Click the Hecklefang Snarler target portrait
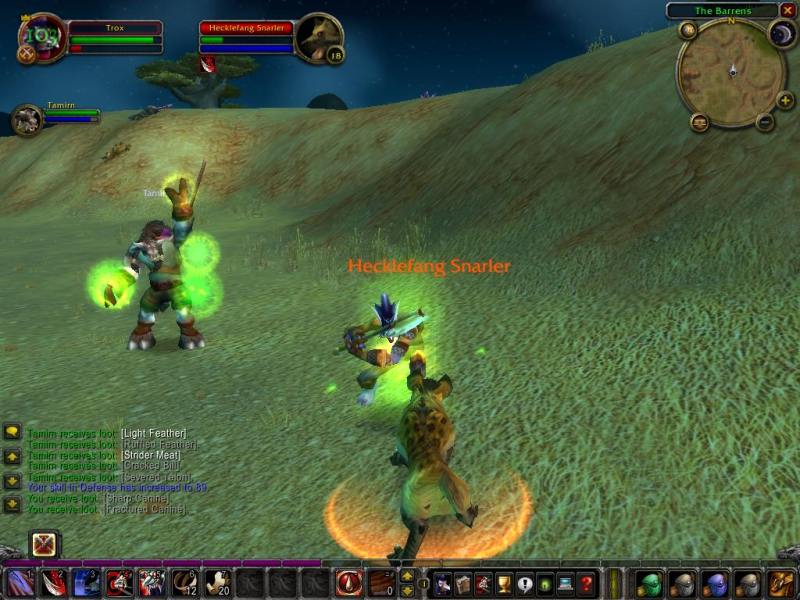The height and width of the screenshot is (600, 800). (319, 38)
